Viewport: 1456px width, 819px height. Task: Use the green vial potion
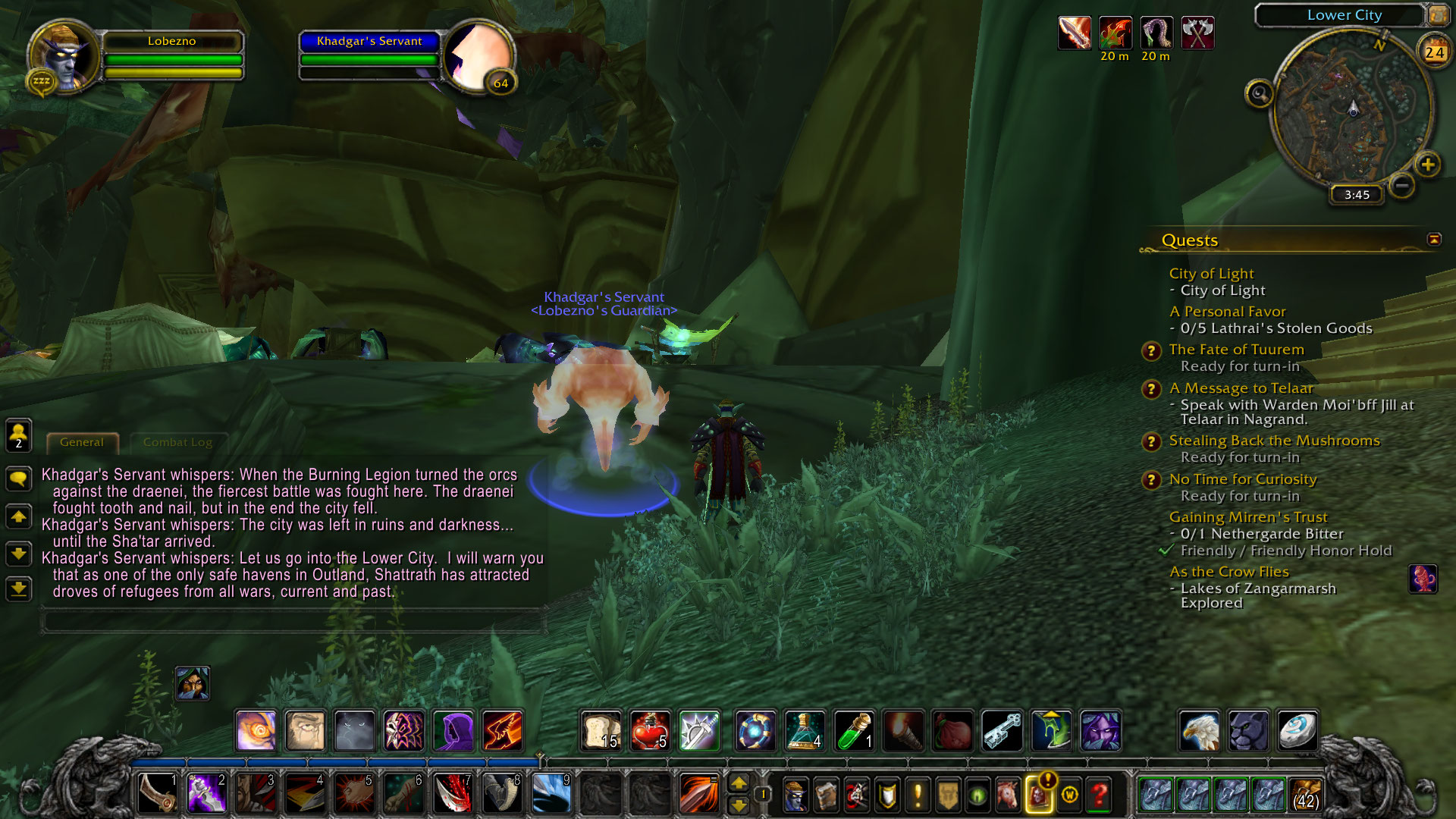click(x=854, y=731)
